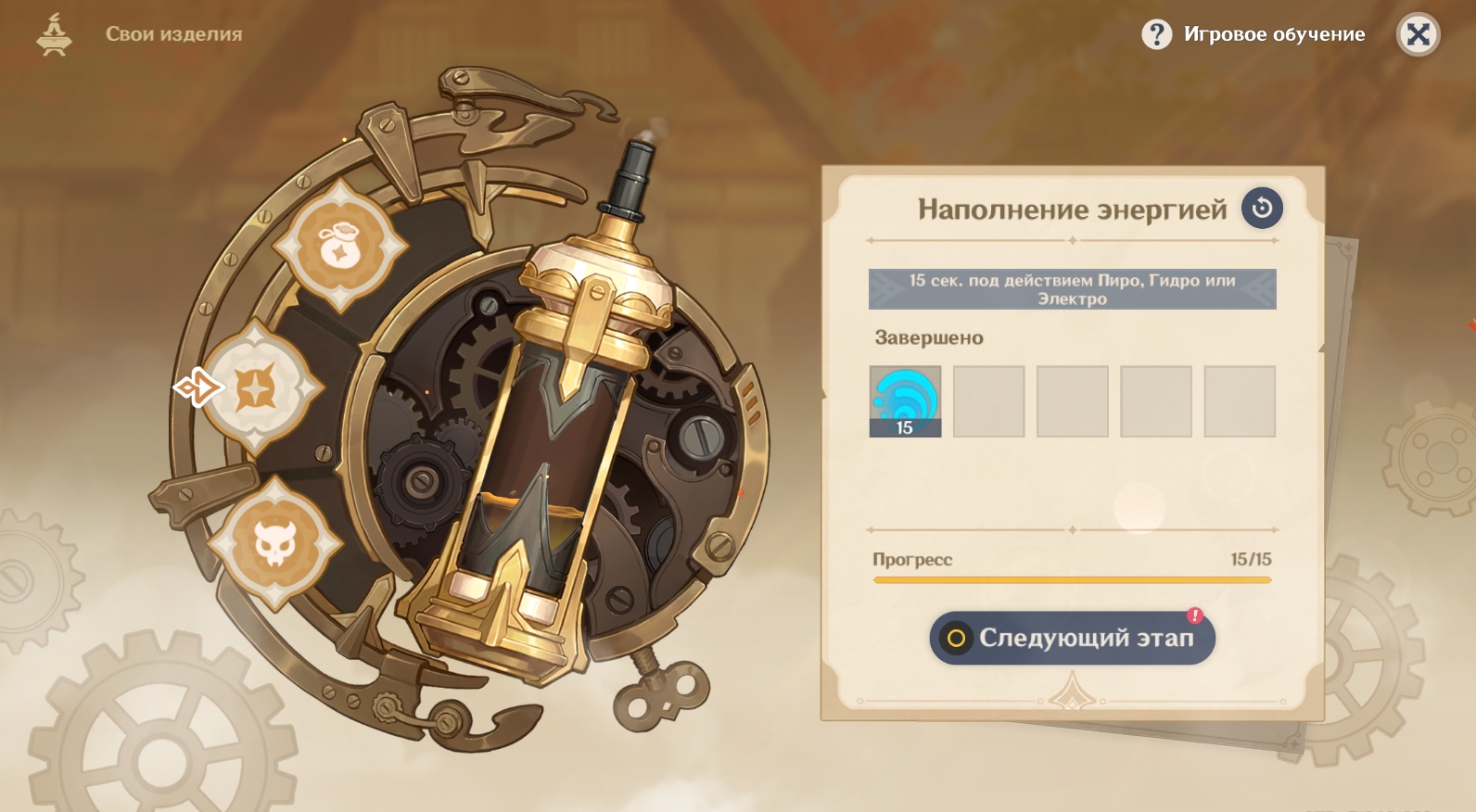Viewport: 1476px width, 812px height.
Task: Select the Hydro element slot showing 15
Action: pos(905,400)
